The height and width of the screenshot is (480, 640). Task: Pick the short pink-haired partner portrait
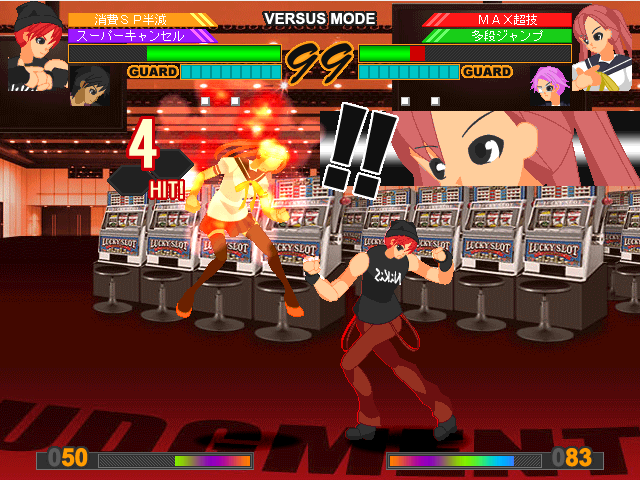(549, 85)
